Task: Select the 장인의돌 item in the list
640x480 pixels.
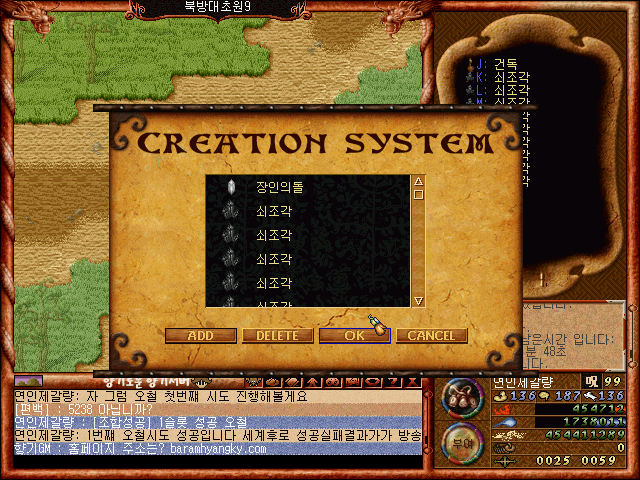Action: click(x=278, y=187)
